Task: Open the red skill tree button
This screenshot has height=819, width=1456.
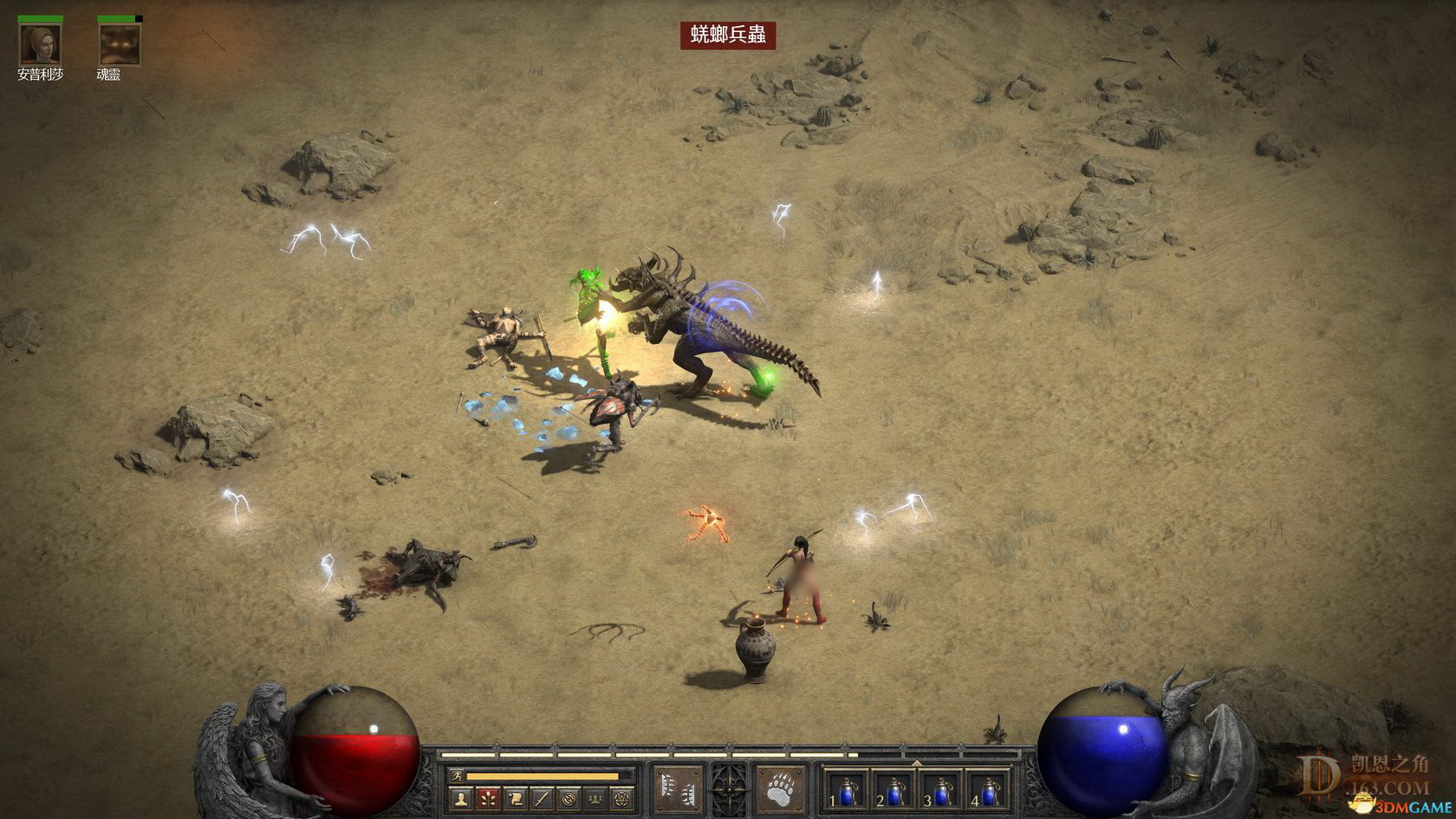Action: pyautogui.click(x=488, y=798)
